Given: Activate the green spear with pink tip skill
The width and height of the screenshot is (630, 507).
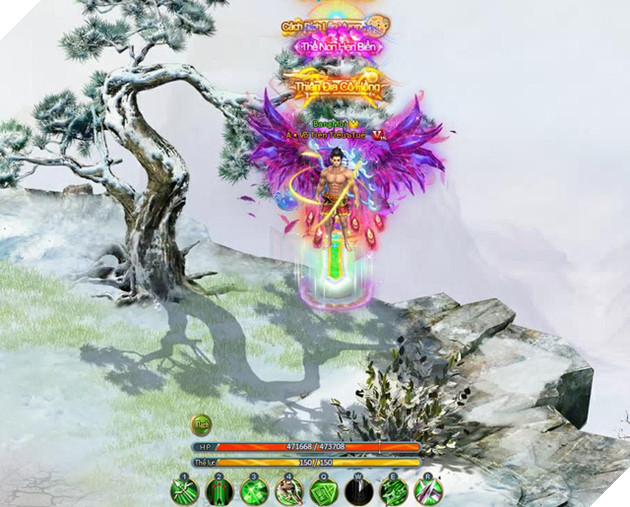Looking at the screenshot, I should pyautogui.click(x=429, y=491).
